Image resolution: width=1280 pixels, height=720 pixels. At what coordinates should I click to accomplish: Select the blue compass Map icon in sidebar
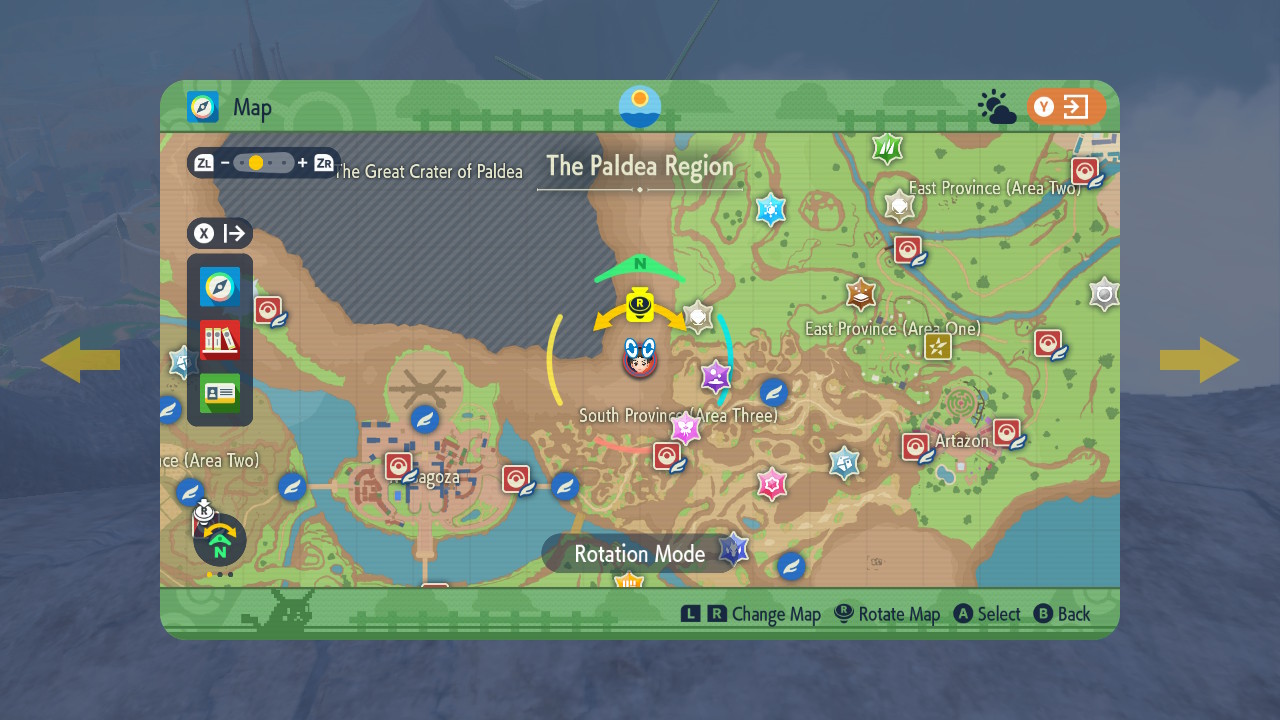[x=219, y=287]
